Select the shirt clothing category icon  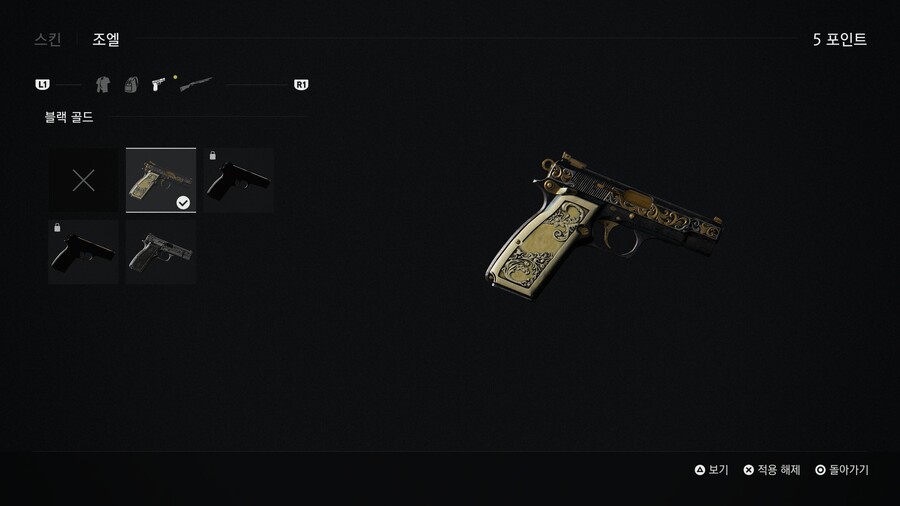(x=102, y=85)
